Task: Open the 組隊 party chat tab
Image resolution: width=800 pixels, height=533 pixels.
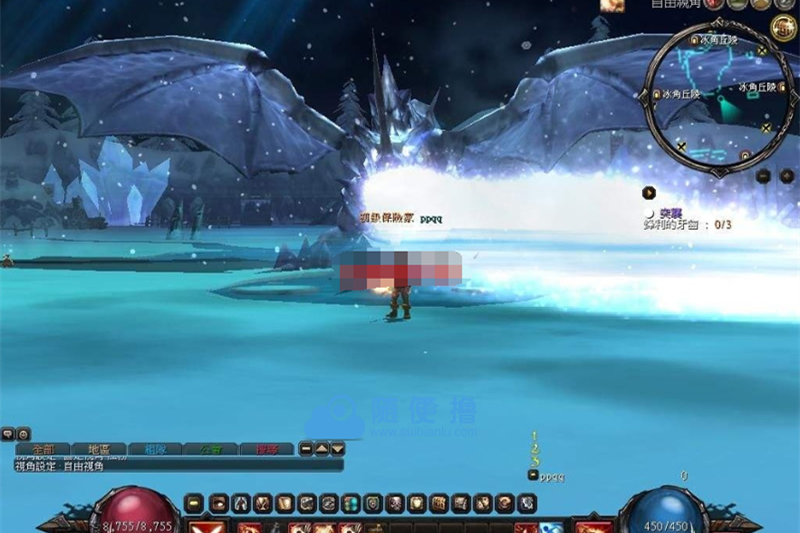Action: (156, 450)
